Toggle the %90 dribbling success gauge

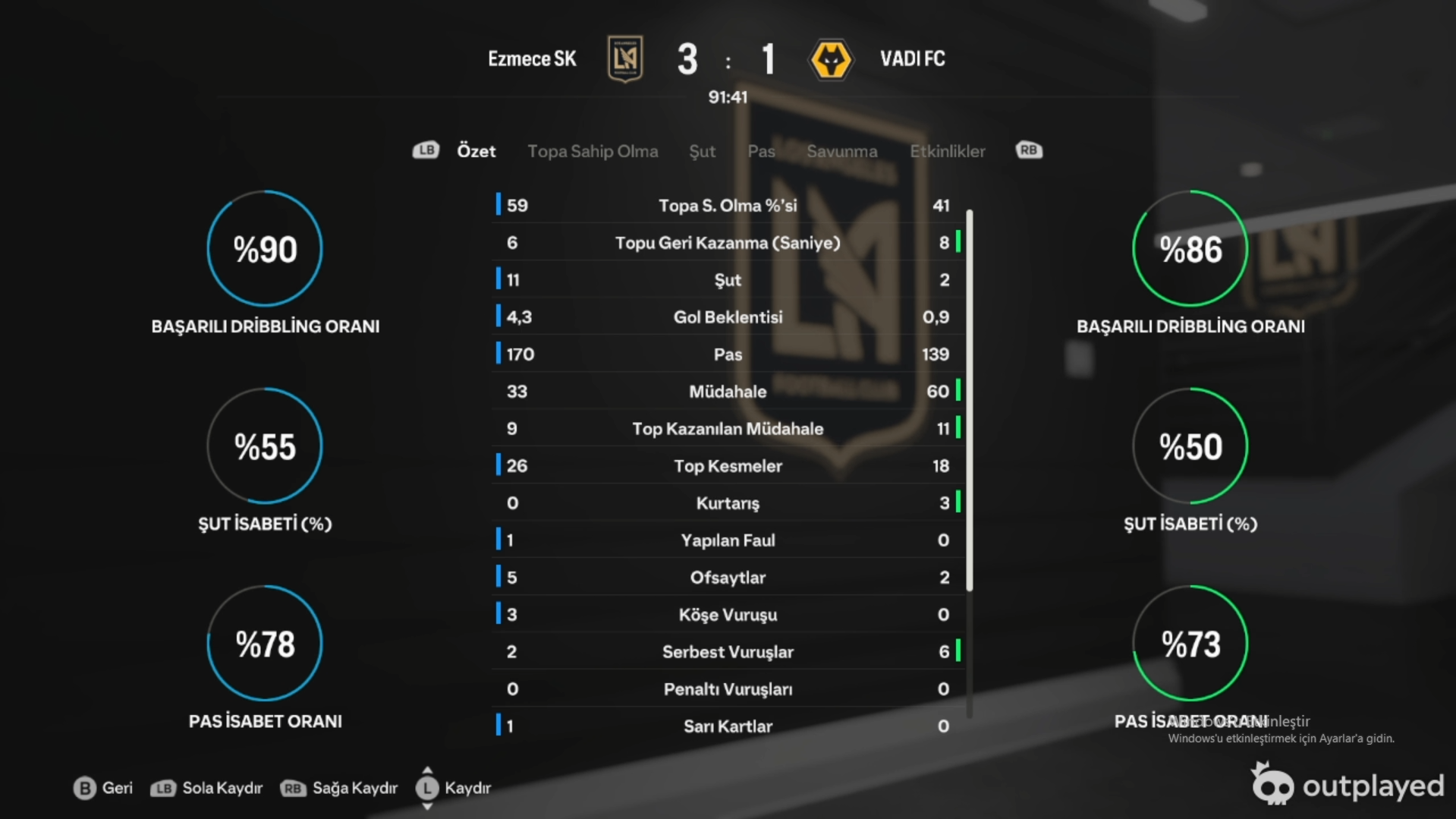pos(264,249)
